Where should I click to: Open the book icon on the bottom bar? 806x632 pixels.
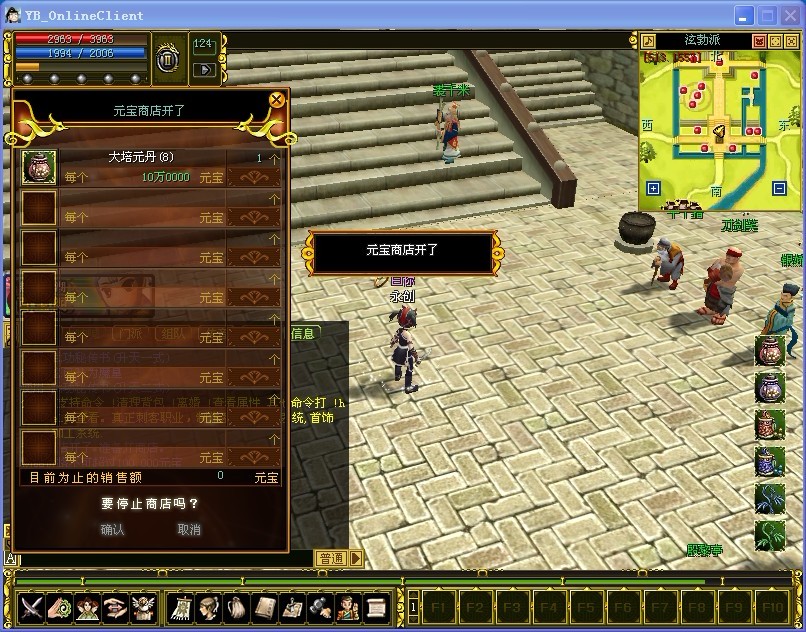click(x=265, y=606)
